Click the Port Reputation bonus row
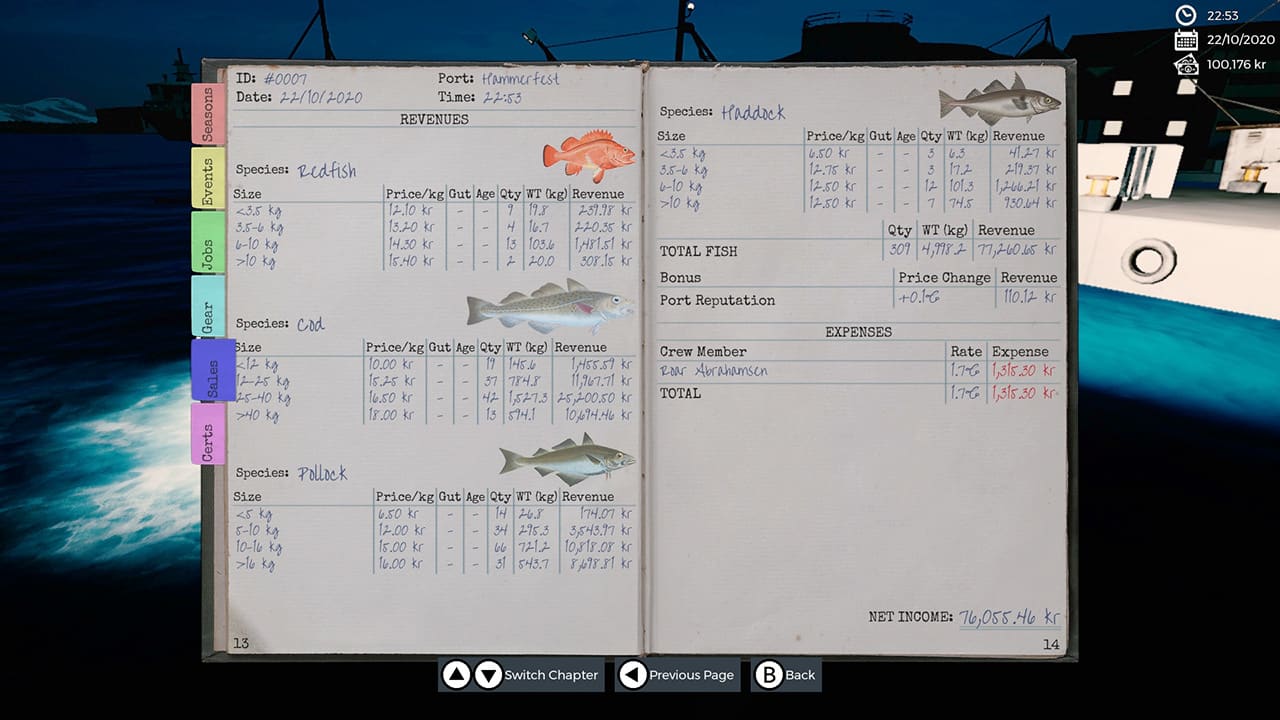This screenshot has height=720, width=1280. point(714,300)
